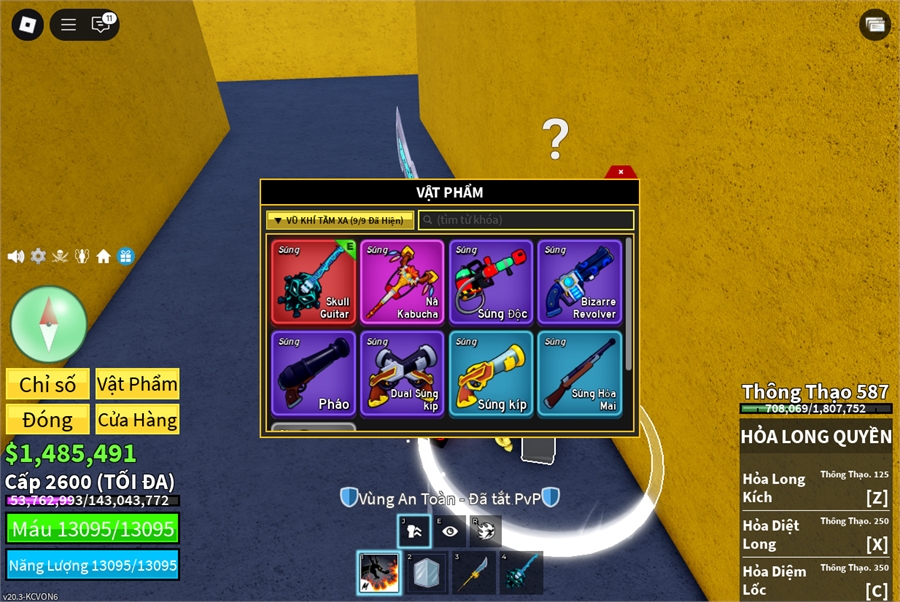
Task: Select the Súng Độc item slot
Action: (490, 282)
